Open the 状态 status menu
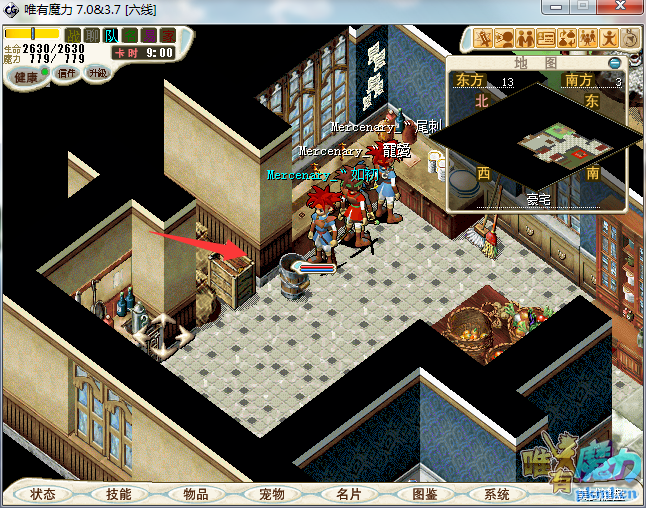 (43, 494)
